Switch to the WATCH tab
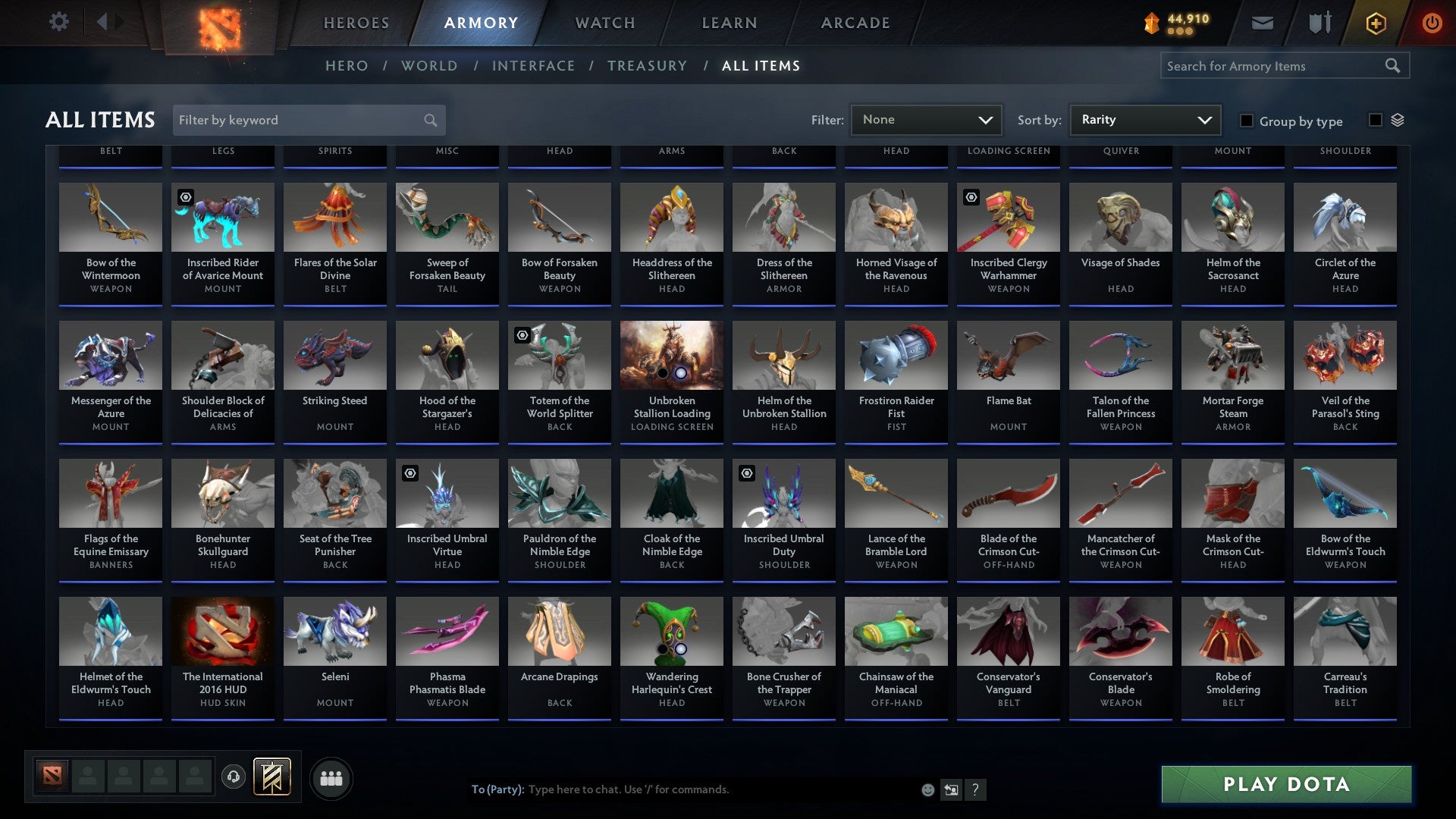 (604, 23)
